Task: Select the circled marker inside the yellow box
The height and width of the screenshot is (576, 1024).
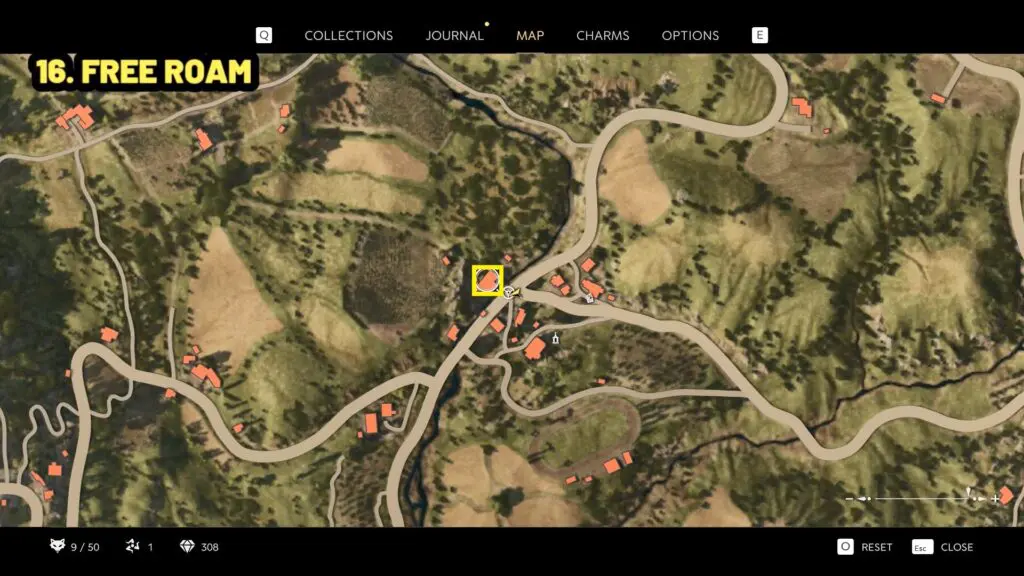Action: (x=487, y=281)
